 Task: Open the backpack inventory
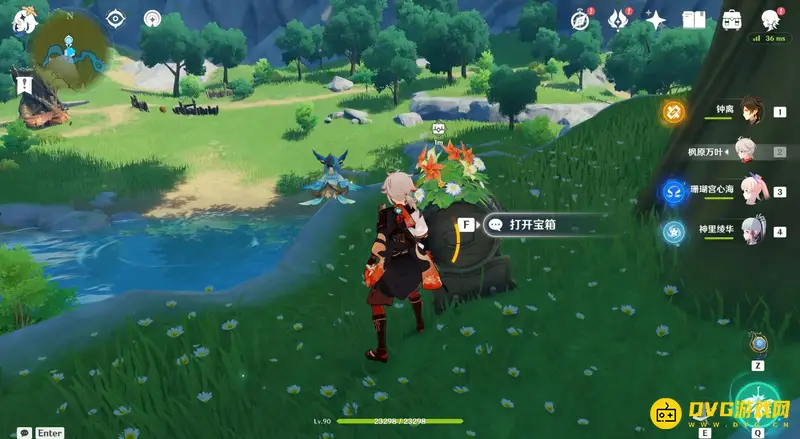click(732, 19)
